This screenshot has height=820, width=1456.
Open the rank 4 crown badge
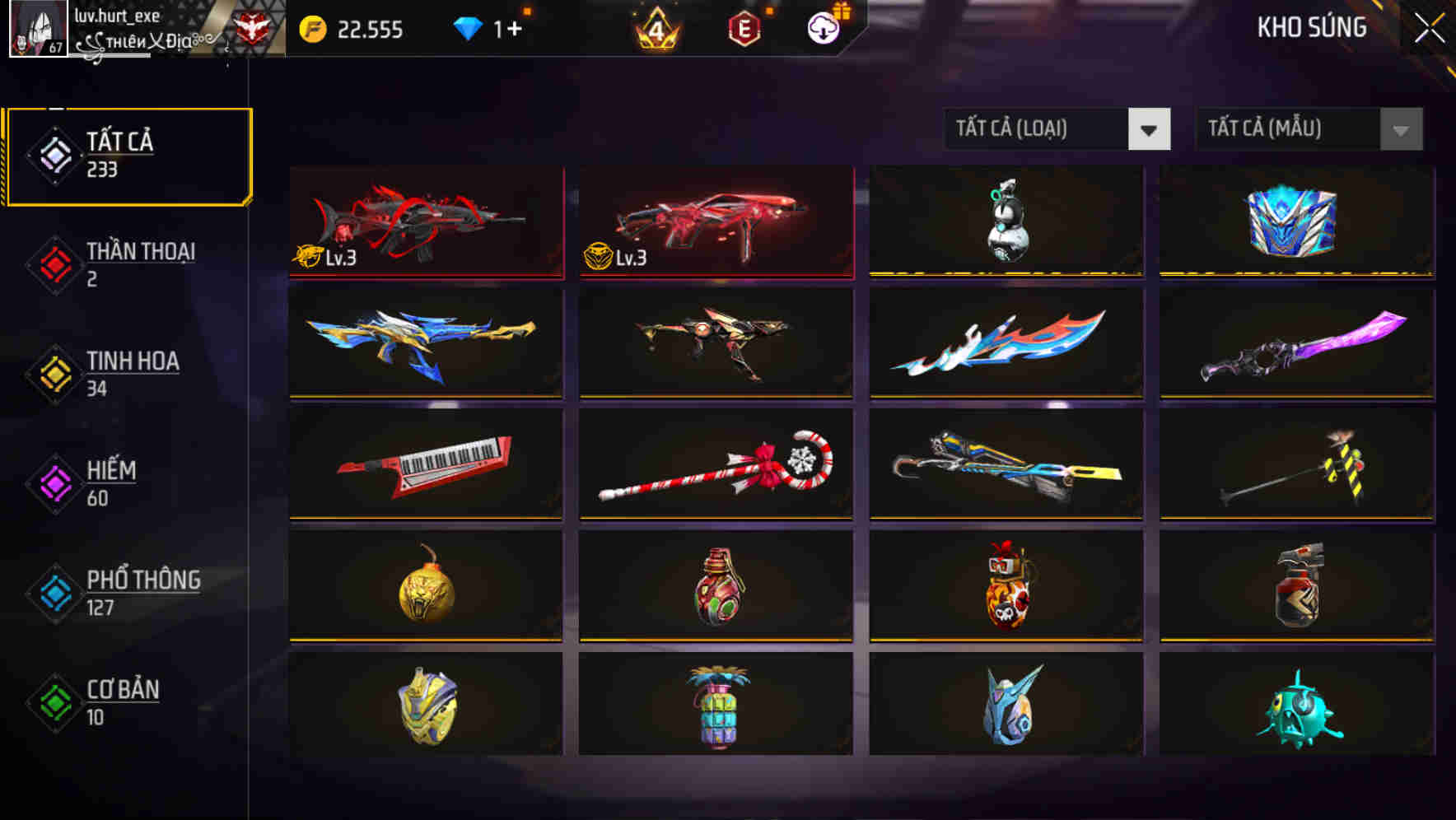[x=656, y=29]
